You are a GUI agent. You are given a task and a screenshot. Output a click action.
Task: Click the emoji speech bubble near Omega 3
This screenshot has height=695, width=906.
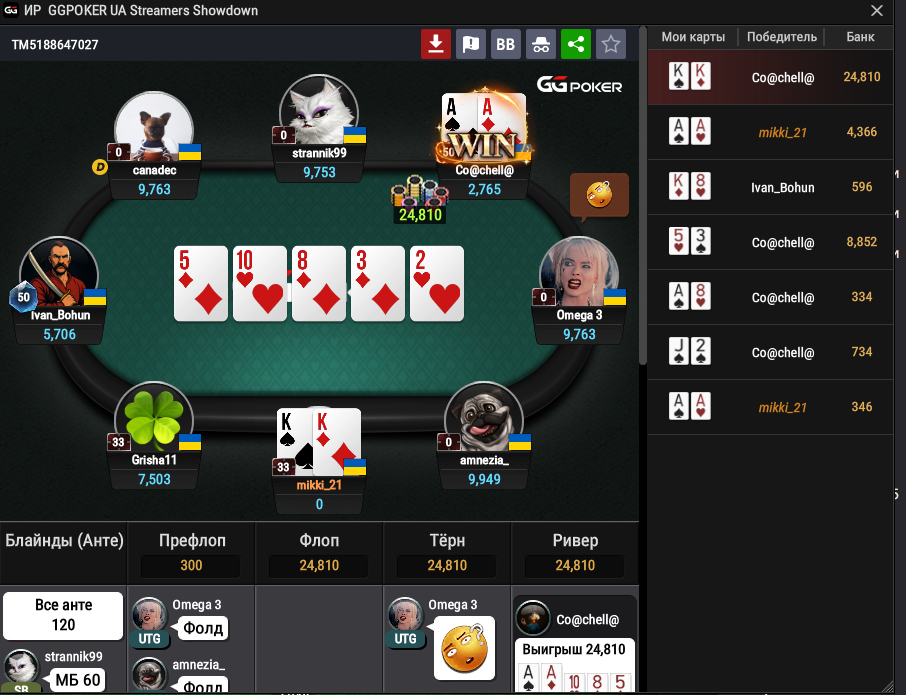pos(599,195)
